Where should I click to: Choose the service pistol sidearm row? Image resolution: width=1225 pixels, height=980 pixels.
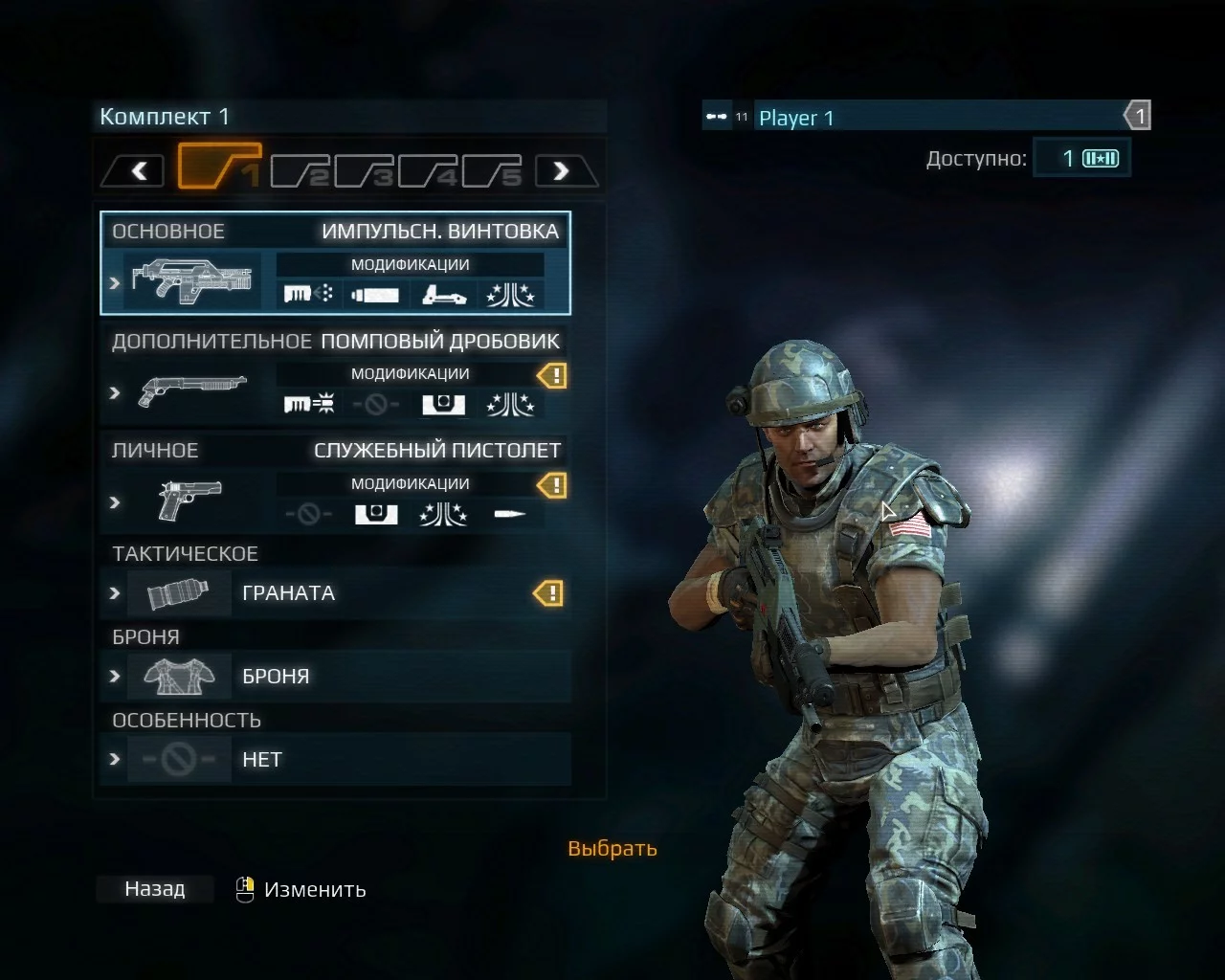click(x=335, y=483)
